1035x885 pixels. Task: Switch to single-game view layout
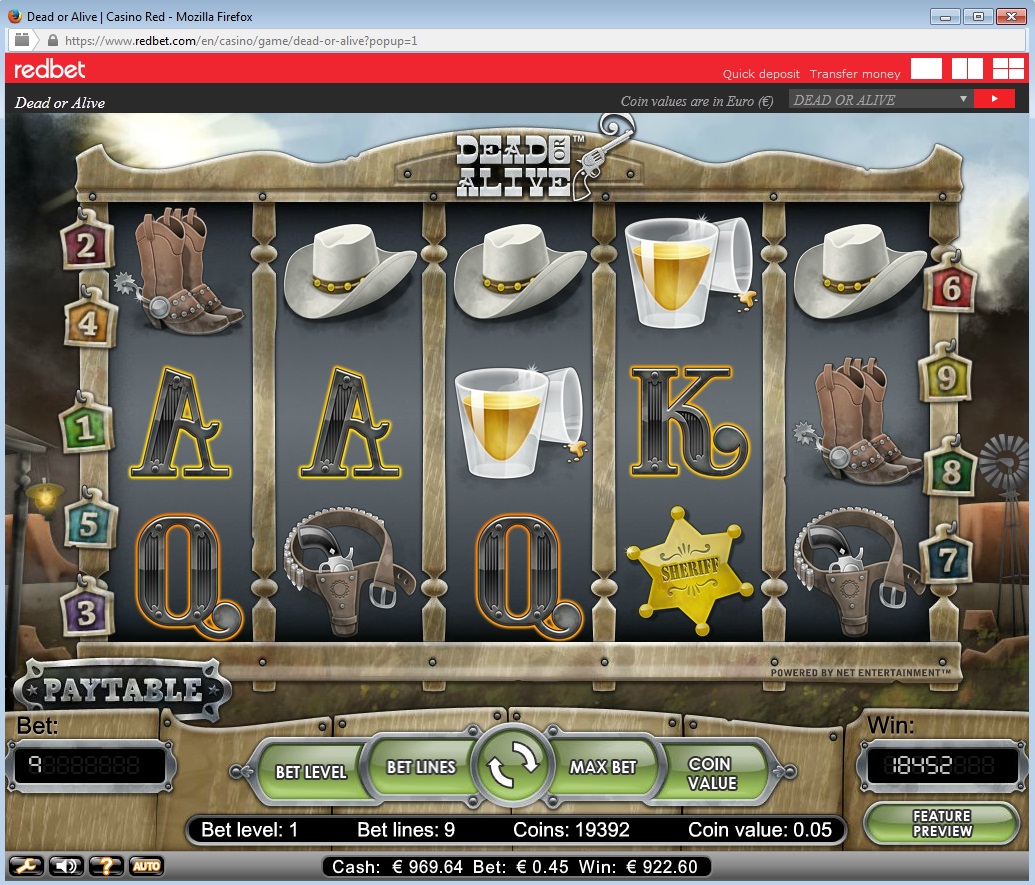pyautogui.click(x=926, y=68)
